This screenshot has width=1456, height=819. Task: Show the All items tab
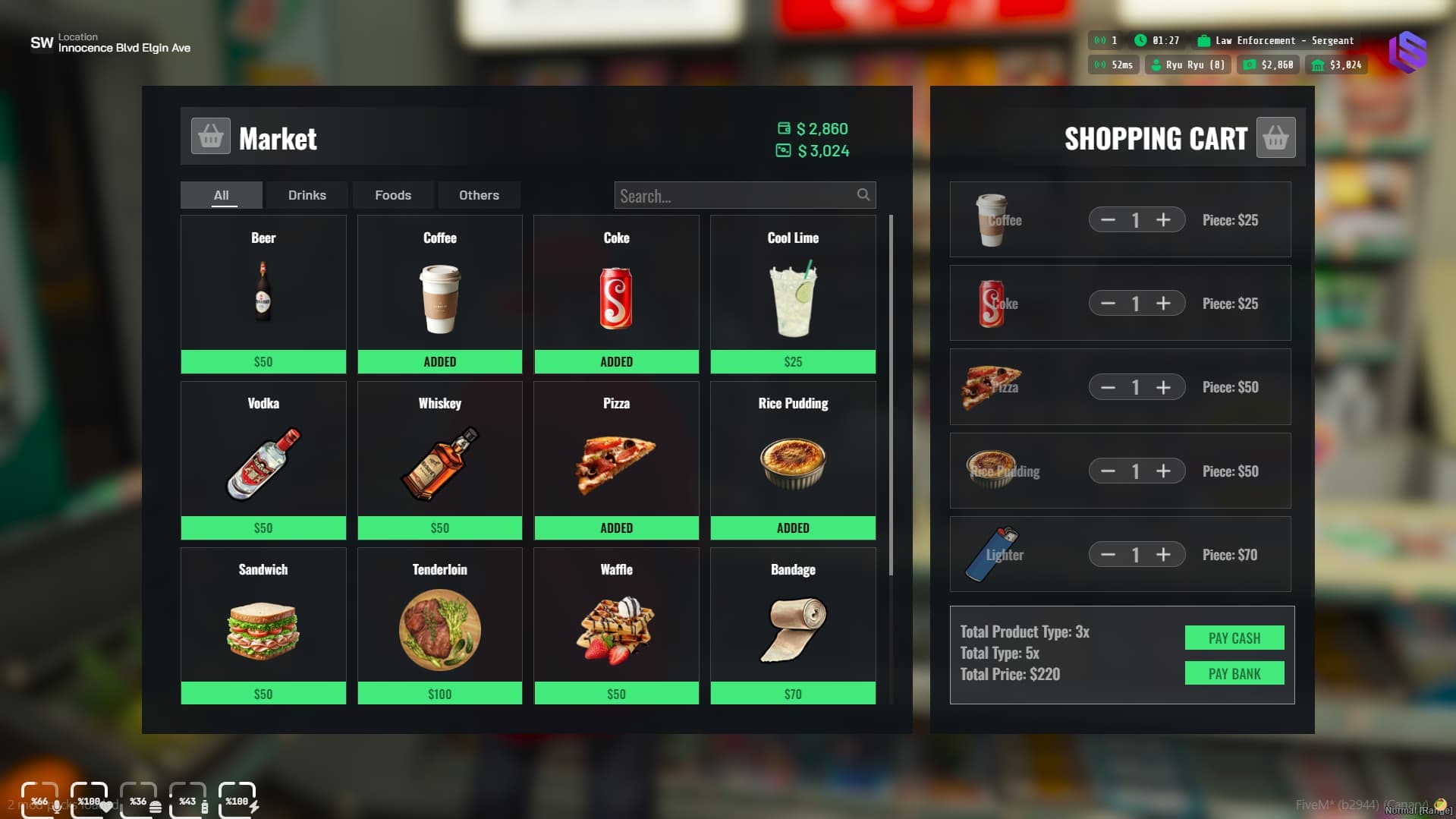[221, 195]
